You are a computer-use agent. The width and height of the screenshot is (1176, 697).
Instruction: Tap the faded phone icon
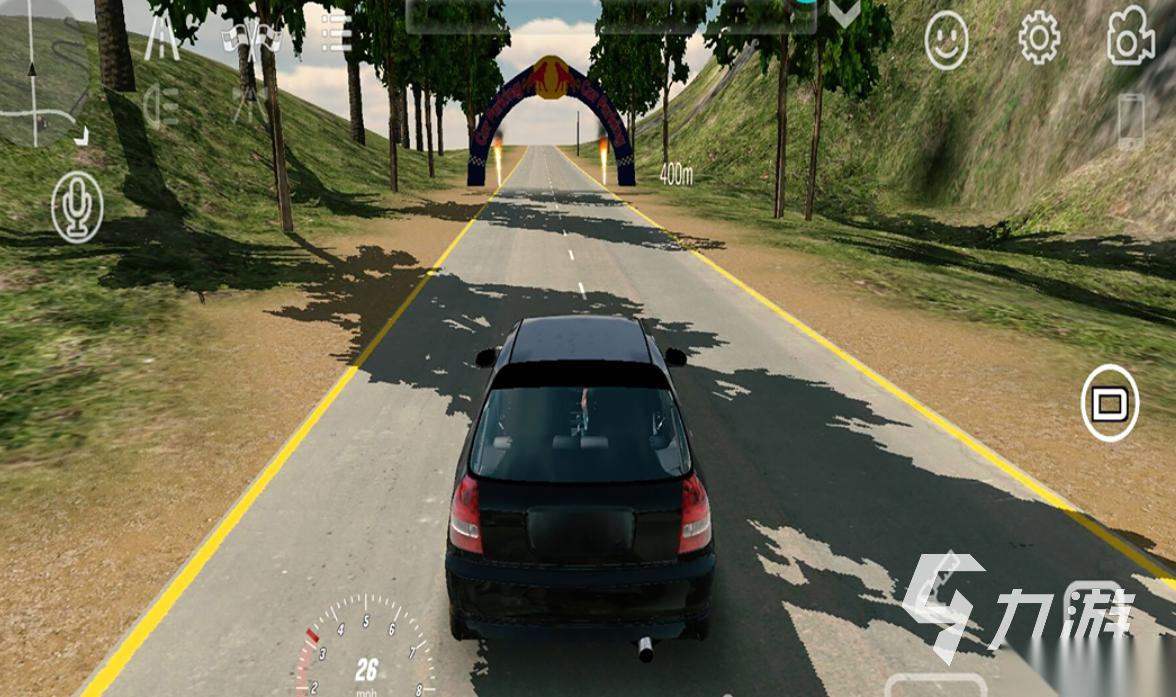tap(1130, 120)
